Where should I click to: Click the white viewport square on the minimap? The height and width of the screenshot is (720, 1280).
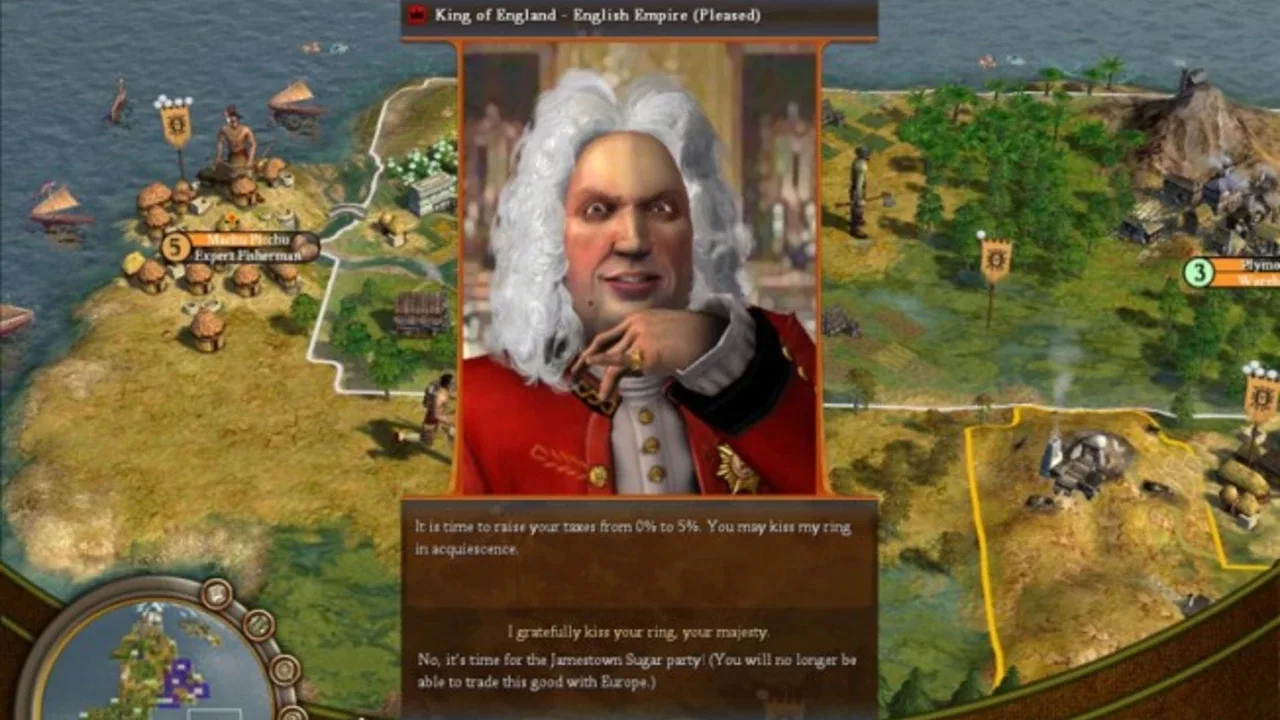tap(215, 712)
